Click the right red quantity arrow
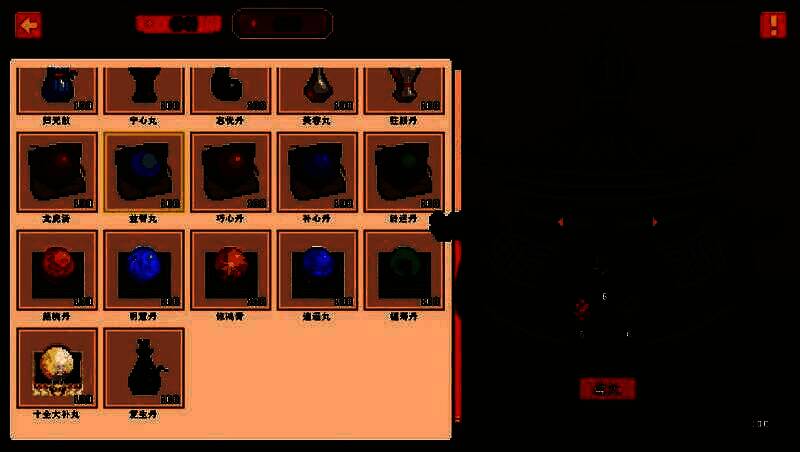This screenshot has height=452, width=800. pyautogui.click(x=655, y=221)
